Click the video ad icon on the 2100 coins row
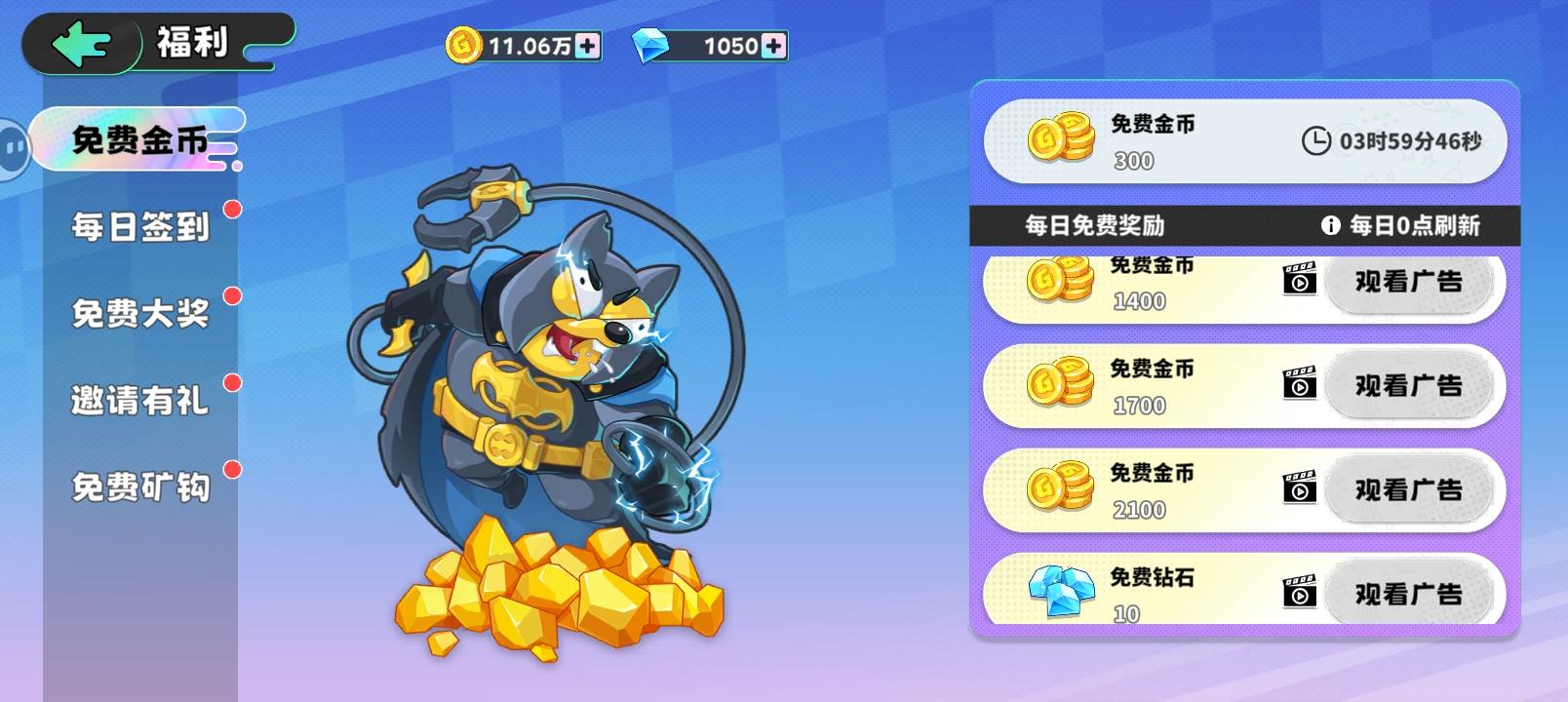Image resolution: width=1568 pixels, height=702 pixels. point(1300,488)
